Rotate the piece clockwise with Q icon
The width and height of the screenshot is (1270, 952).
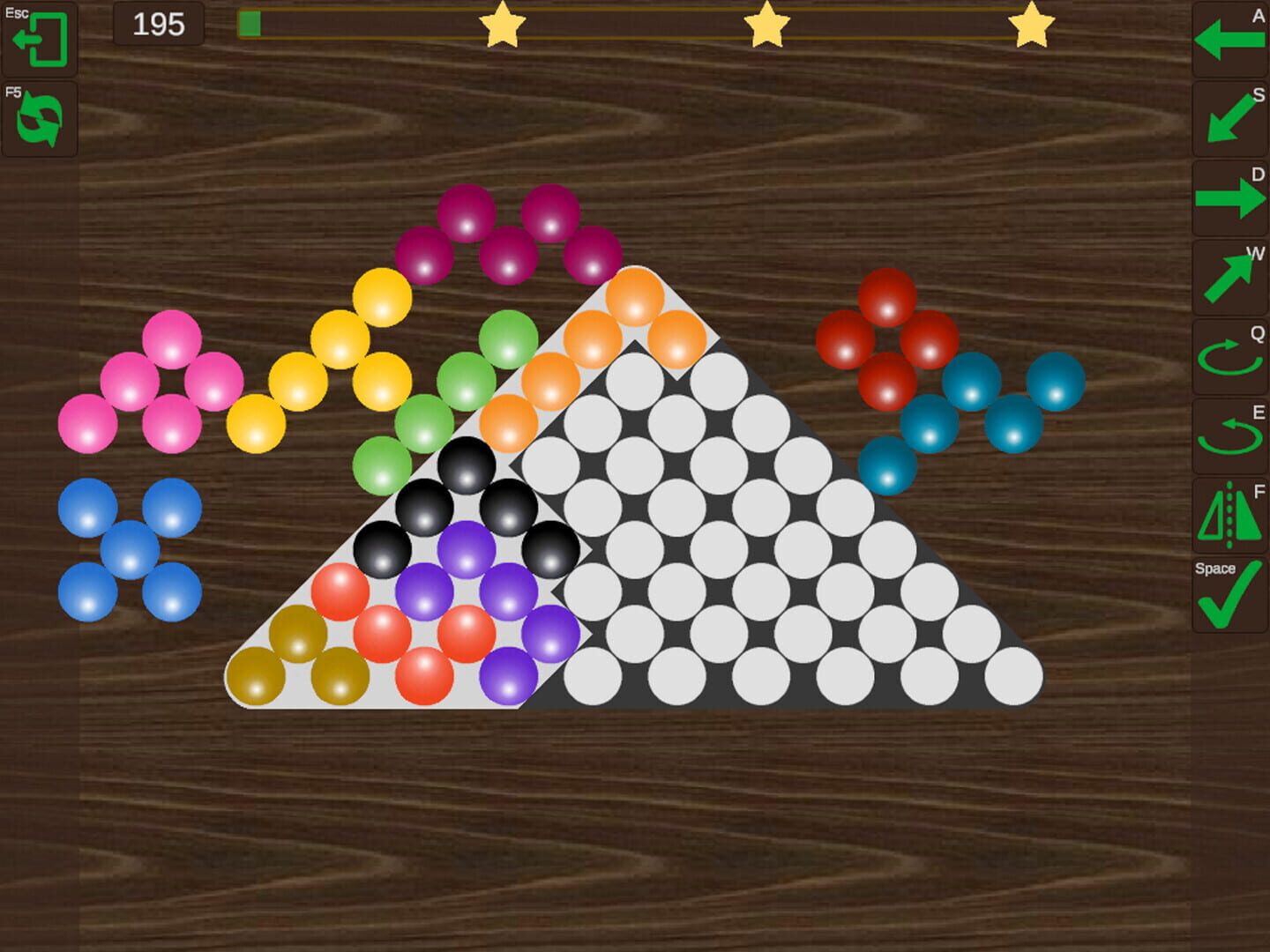pos(1229,357)
